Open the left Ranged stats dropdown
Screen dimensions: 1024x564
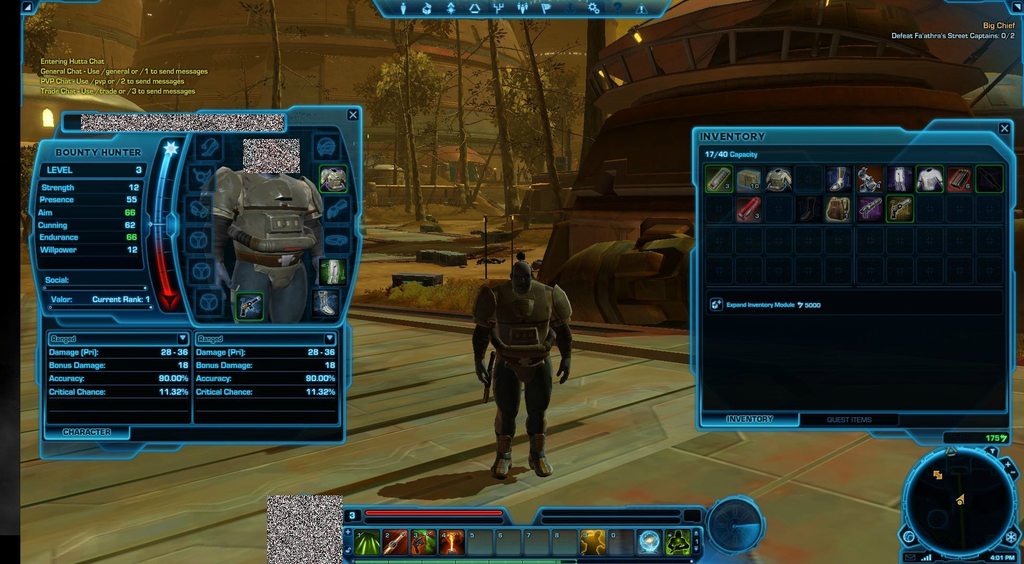182,339
